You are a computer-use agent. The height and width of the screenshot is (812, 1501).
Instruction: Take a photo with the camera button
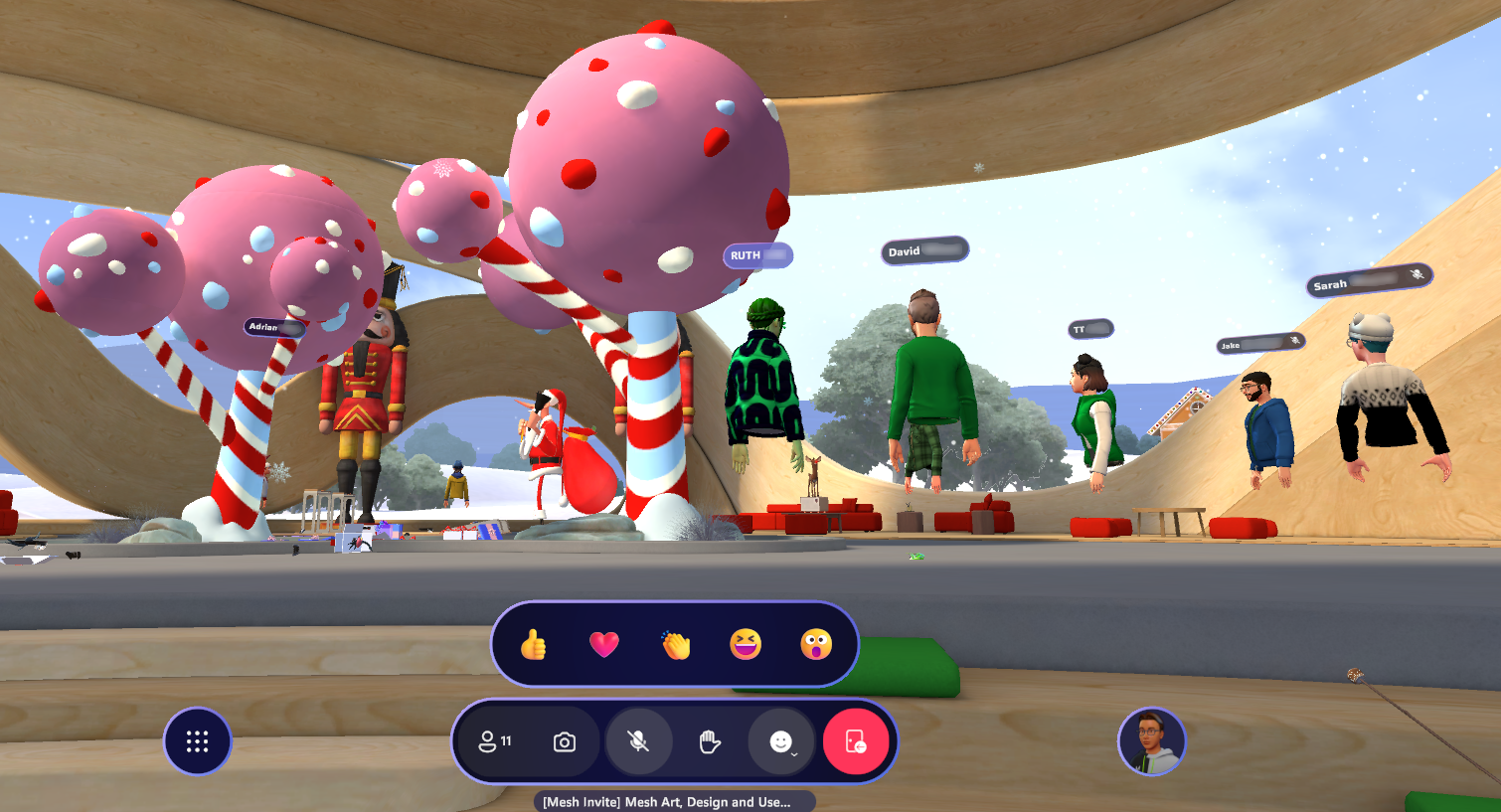pos(565,741)
